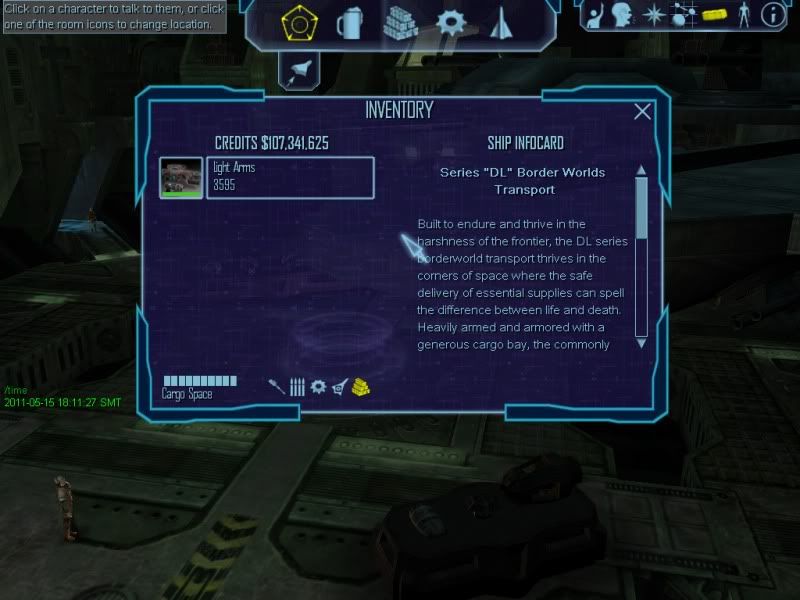The width and height of the screenshot is (800, 600).
Task: Toggle the yellow inventory icon
Action: click(x=713, y=15)
